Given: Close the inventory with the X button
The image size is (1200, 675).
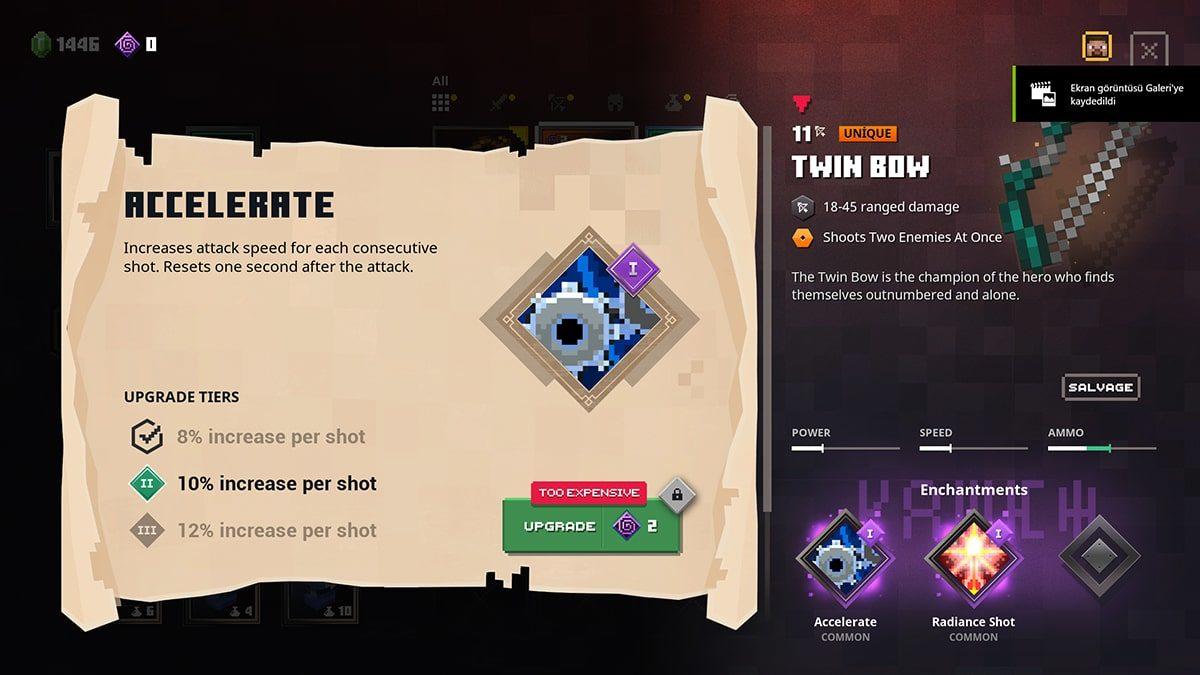Looking at the screenshot, I should pos(1149,48).
